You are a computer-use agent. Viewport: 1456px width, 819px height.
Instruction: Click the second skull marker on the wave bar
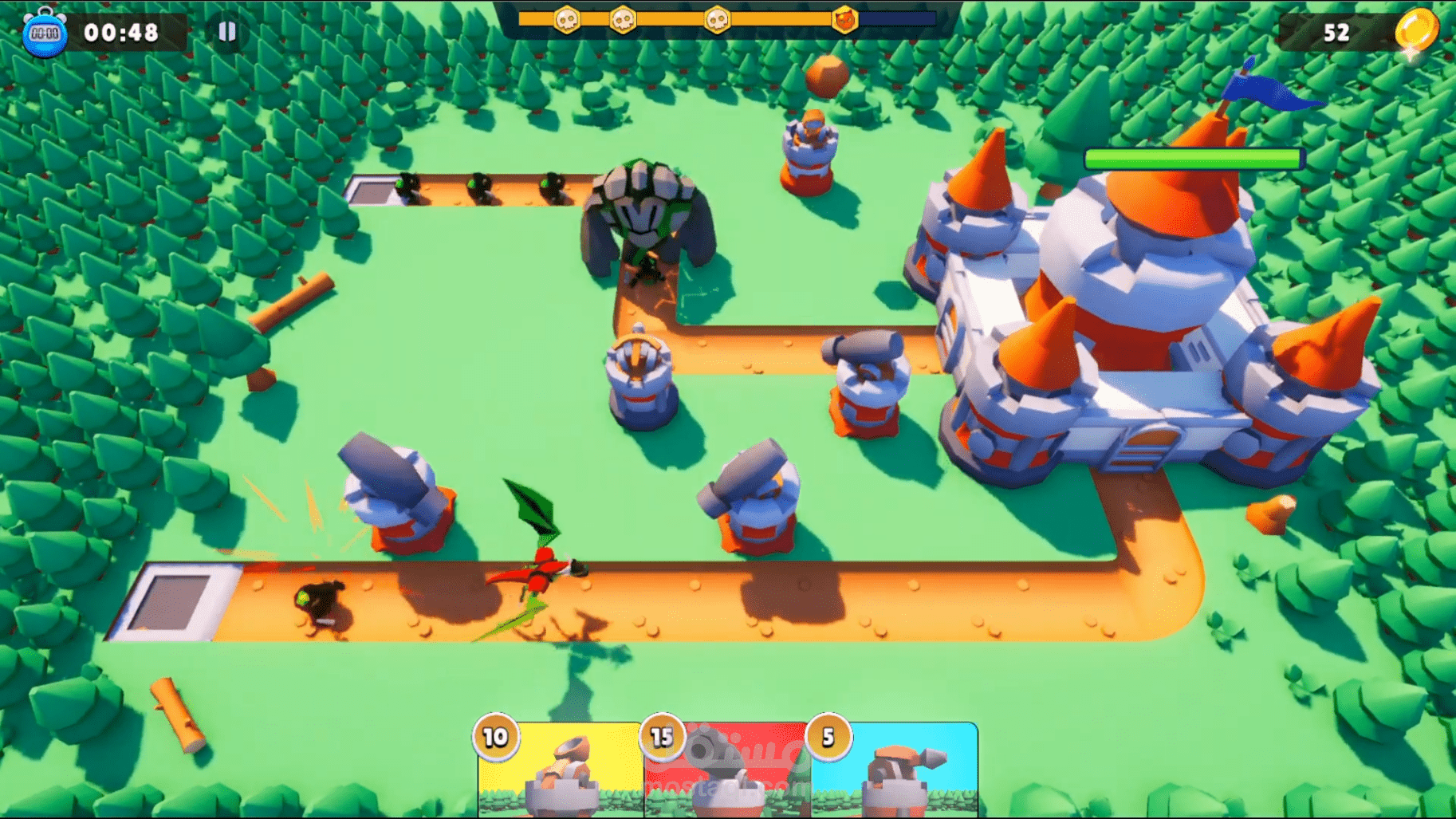(x=623, y=18)
